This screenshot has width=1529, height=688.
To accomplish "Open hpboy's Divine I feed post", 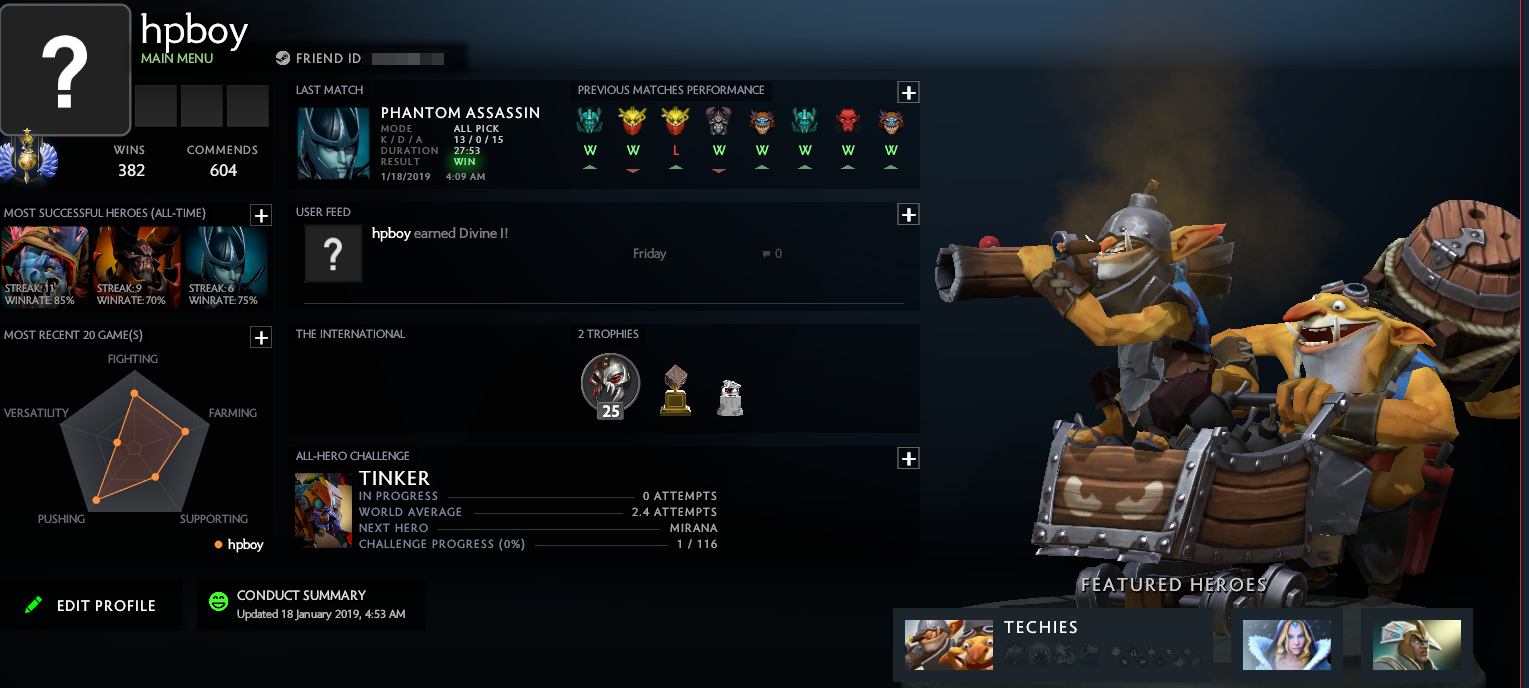I will click(439, 234).
